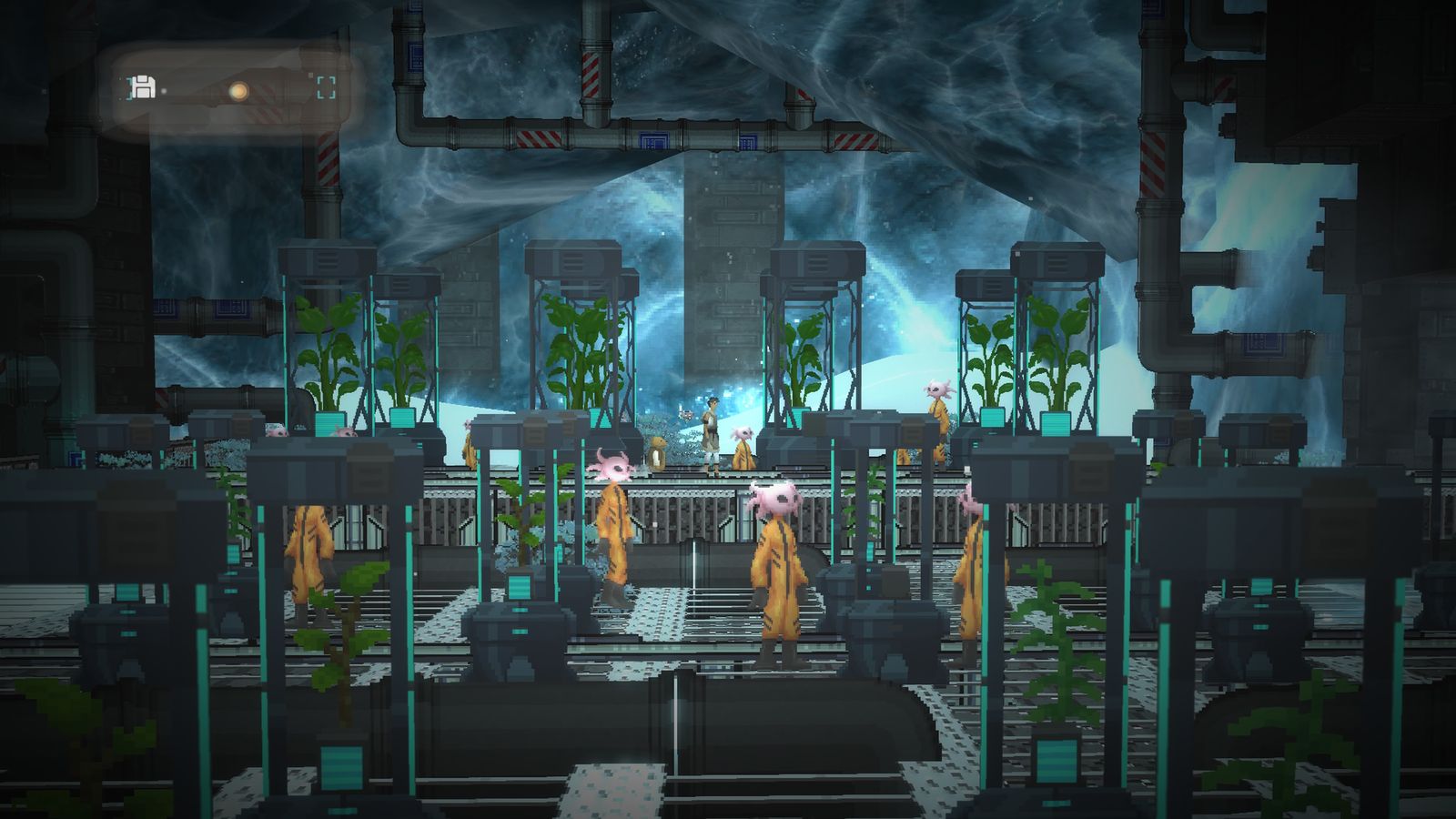Select the glowing orange orb icon
This screenshot has height=819, width=1456.
pyautogui.click(x=238, y=91)
